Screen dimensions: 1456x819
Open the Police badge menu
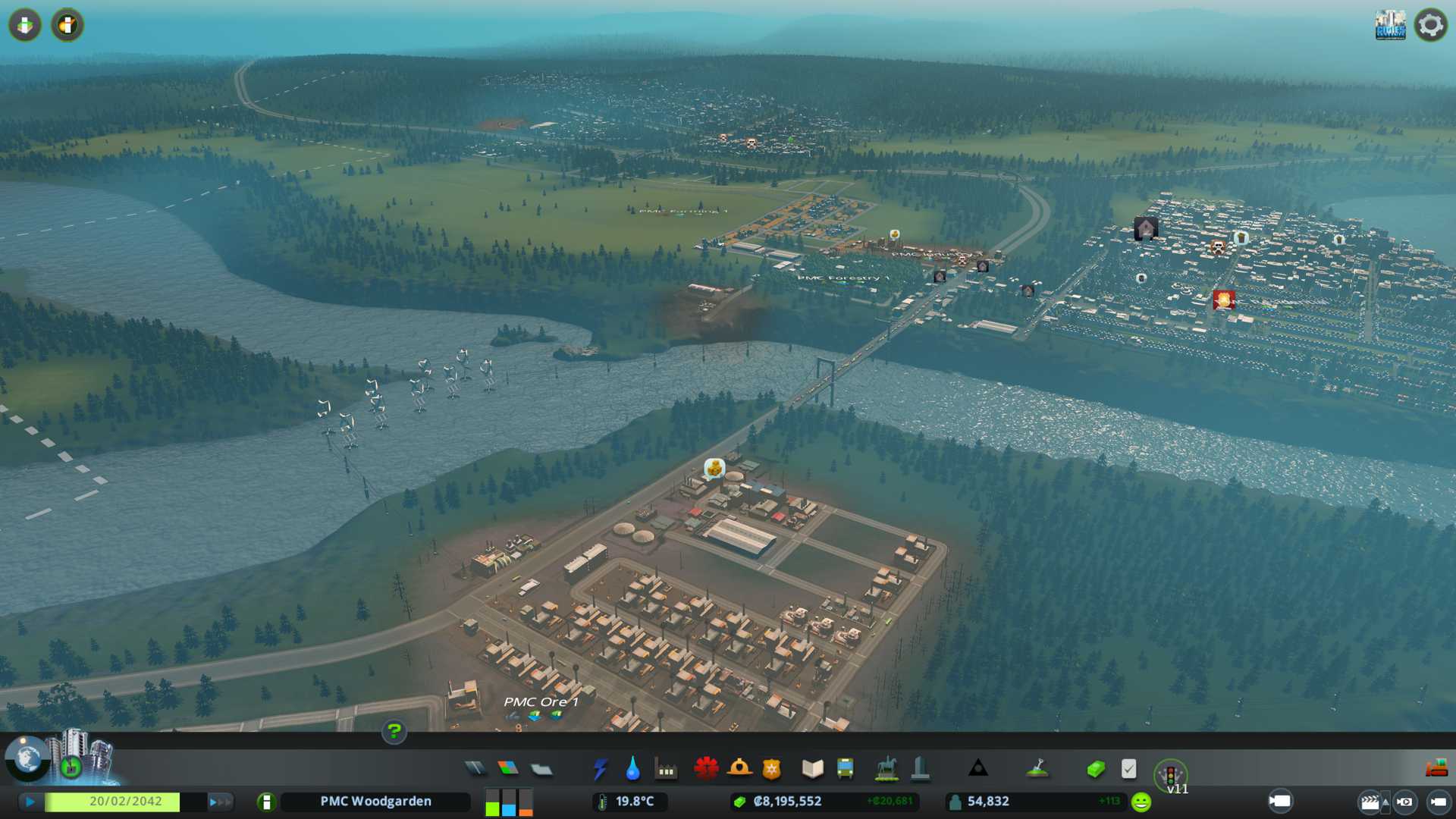click(771, 769)
